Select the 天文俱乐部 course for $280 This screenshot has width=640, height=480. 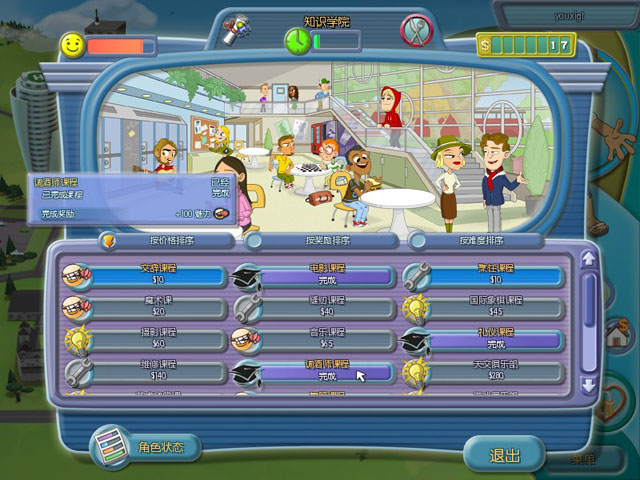tap(495, 372)
